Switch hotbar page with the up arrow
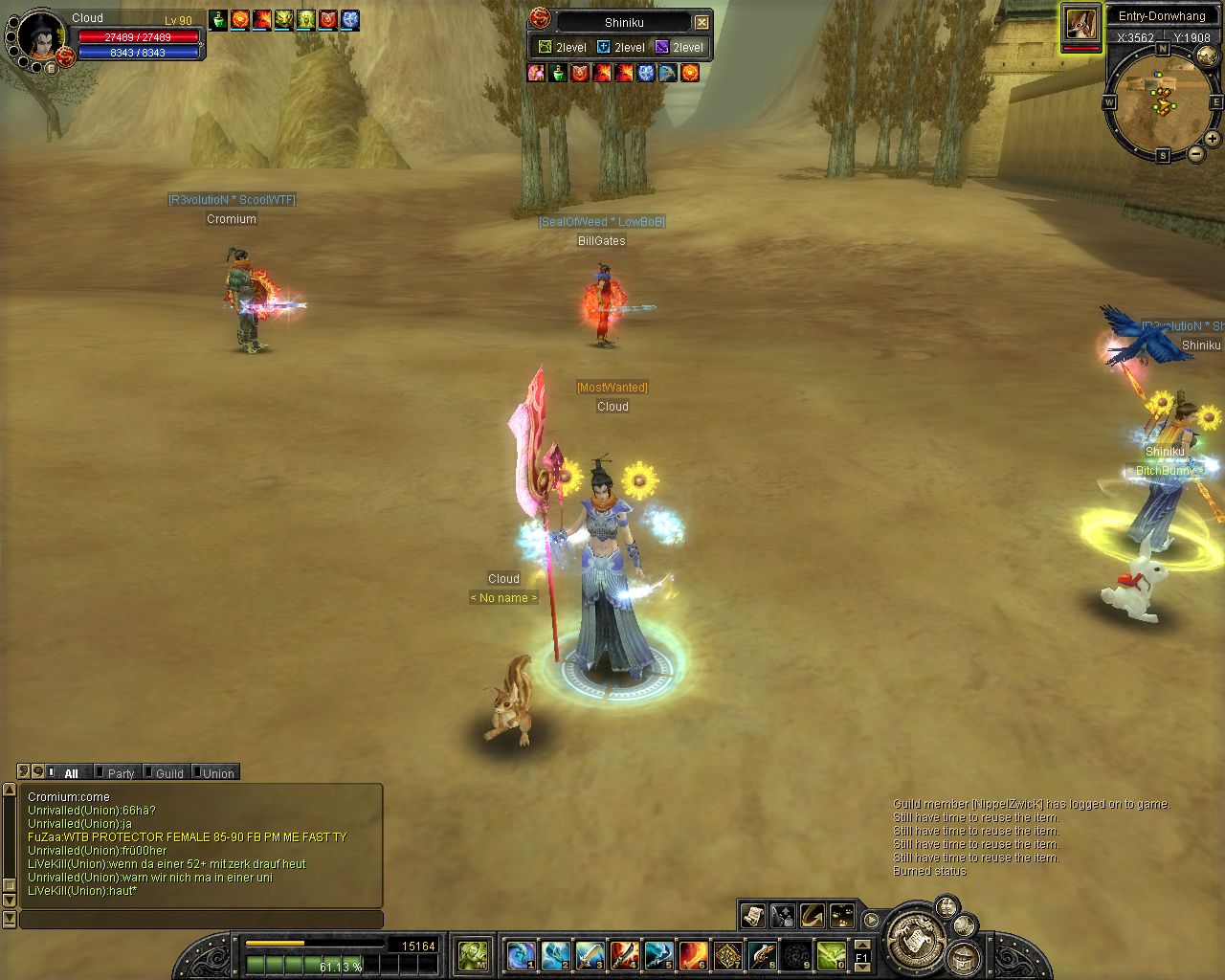1225x980 pixels. click(861, 943)
